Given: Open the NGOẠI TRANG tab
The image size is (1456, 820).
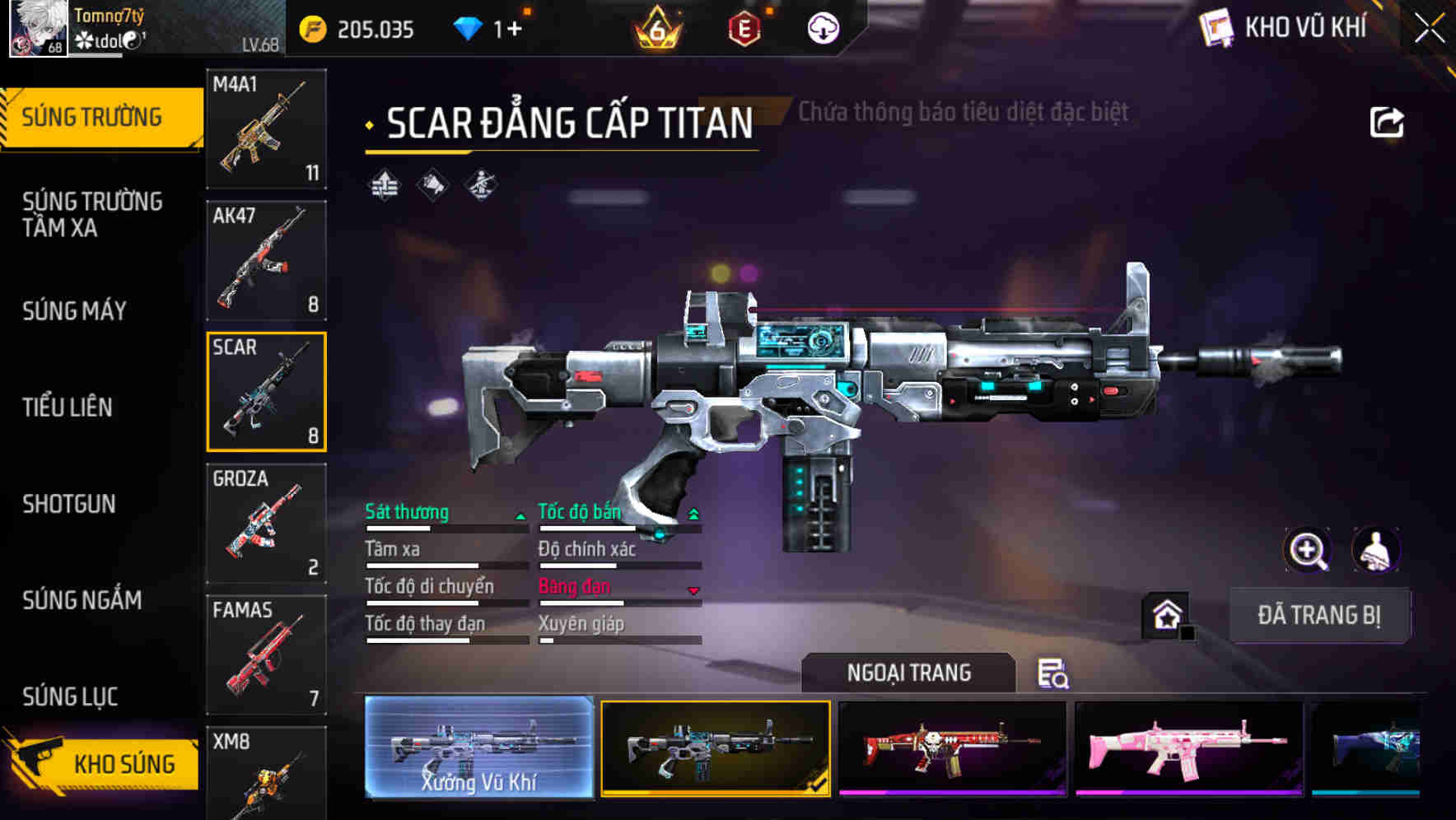Looking at the screenshot, I should click(908, 673).
